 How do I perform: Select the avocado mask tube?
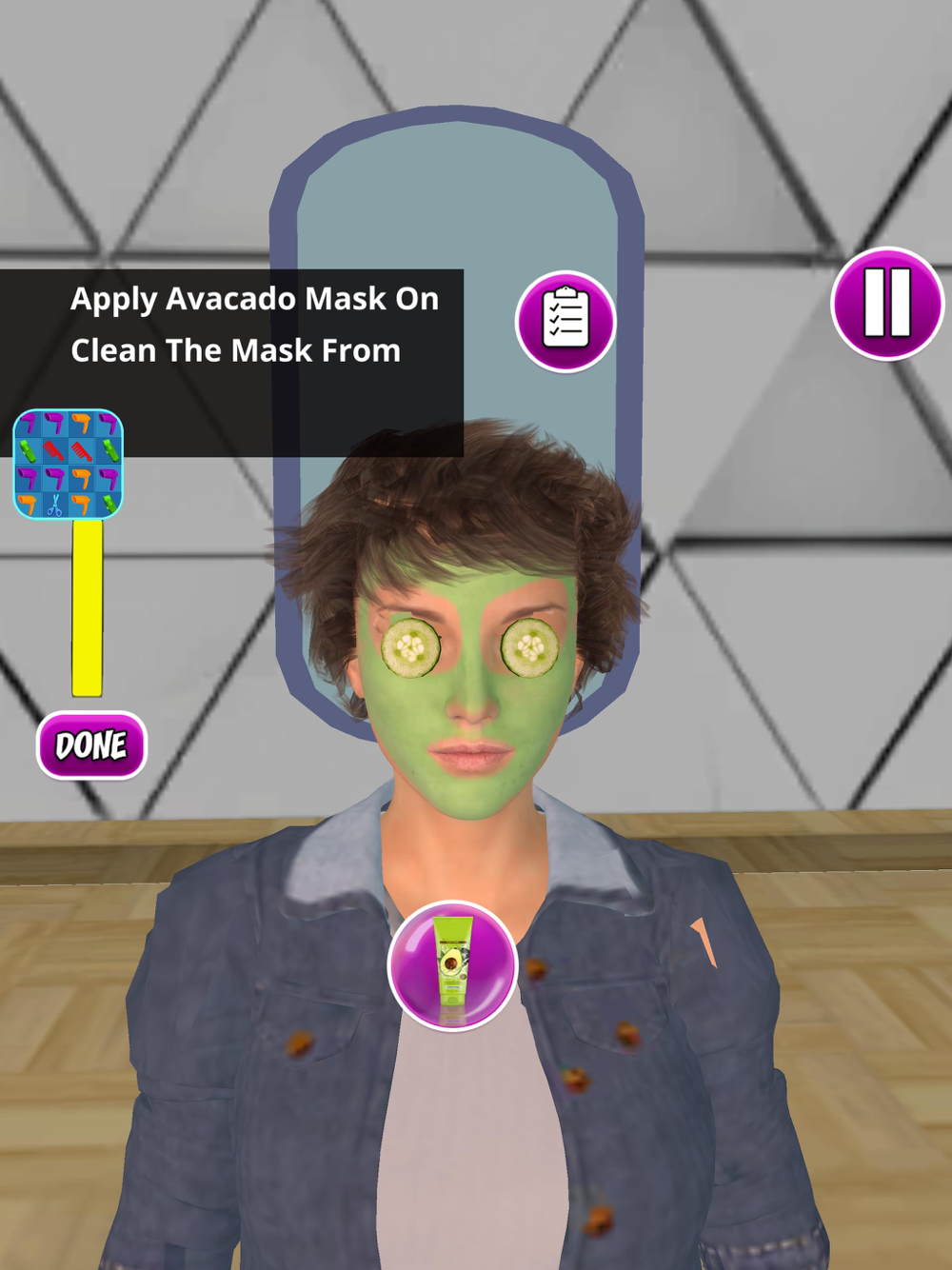(x=452, y=965)
